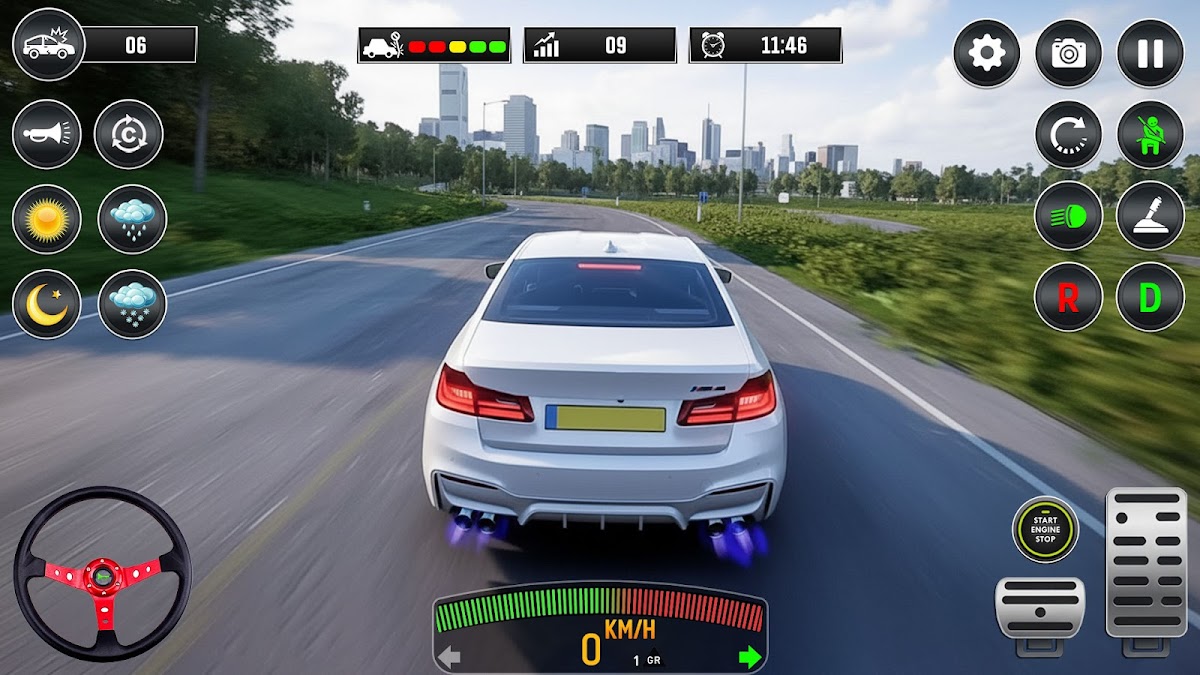Click the steering wheel control
This screenshot has width=1200, height=675.
point(102,574)
